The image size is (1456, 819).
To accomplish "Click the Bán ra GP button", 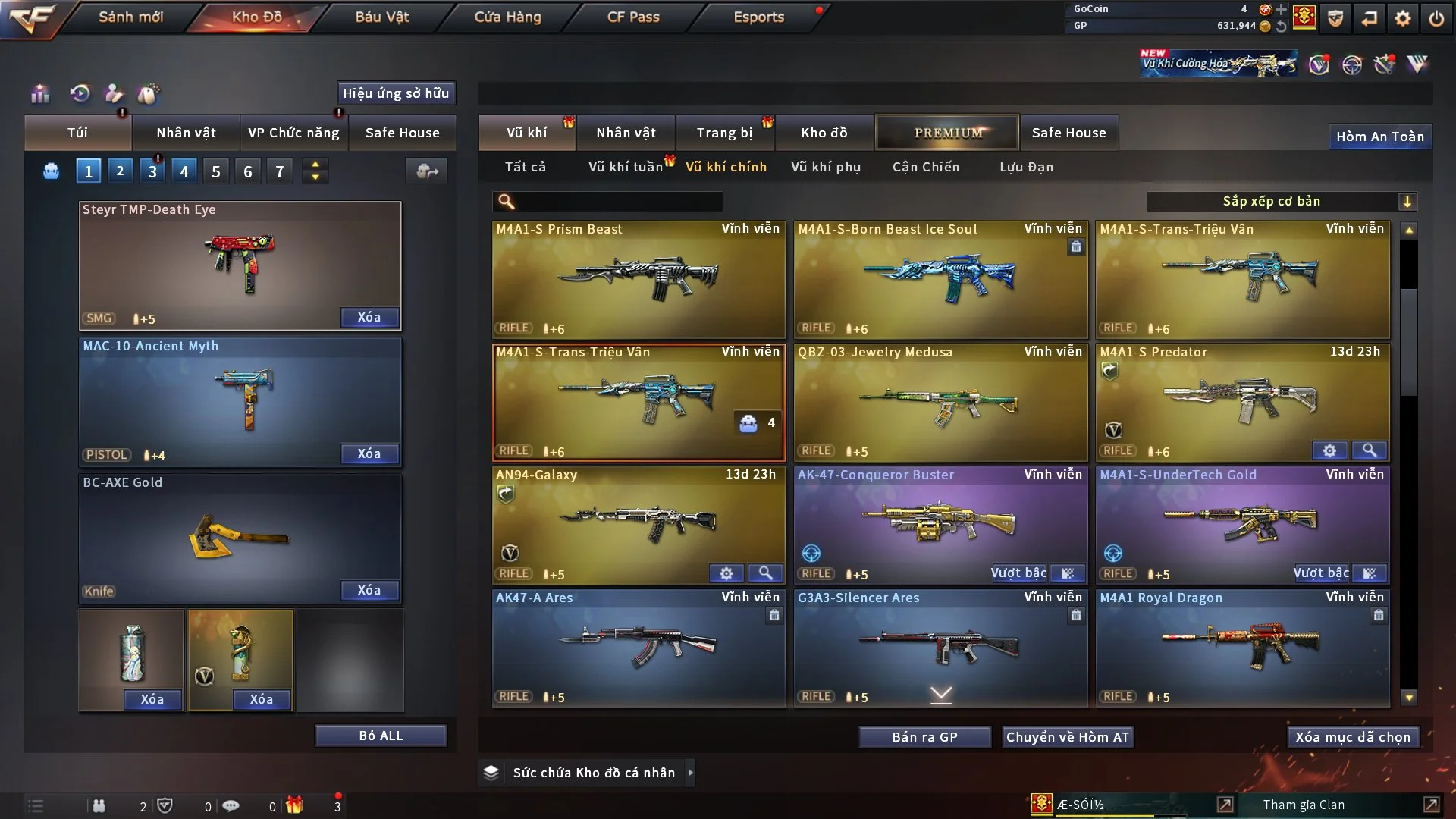I will click(x=924, y=737).
